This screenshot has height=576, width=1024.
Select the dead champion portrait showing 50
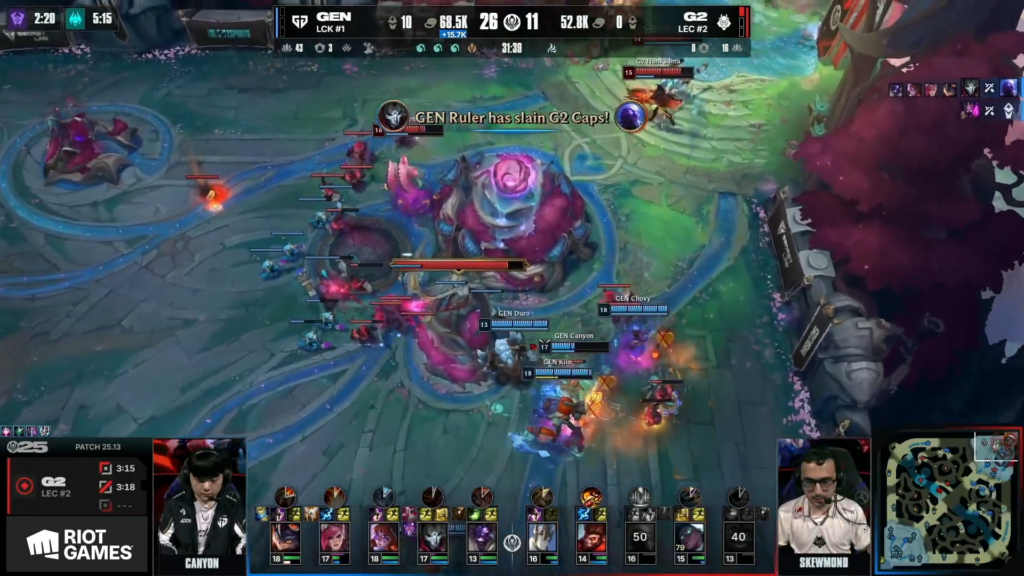click(x=640, y=536)
